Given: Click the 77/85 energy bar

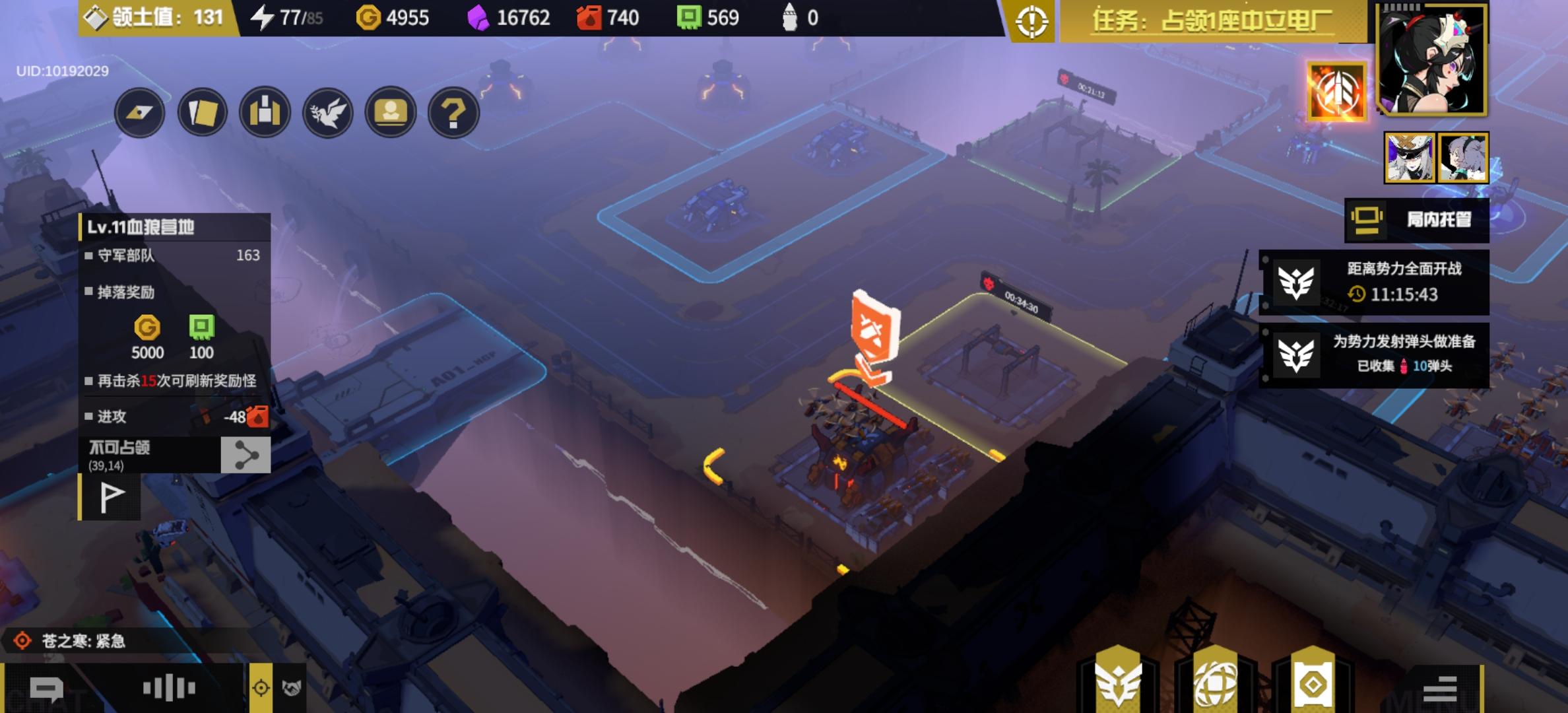Looking at the screenshot, I should pyautogui.click(x=287, y=17).
